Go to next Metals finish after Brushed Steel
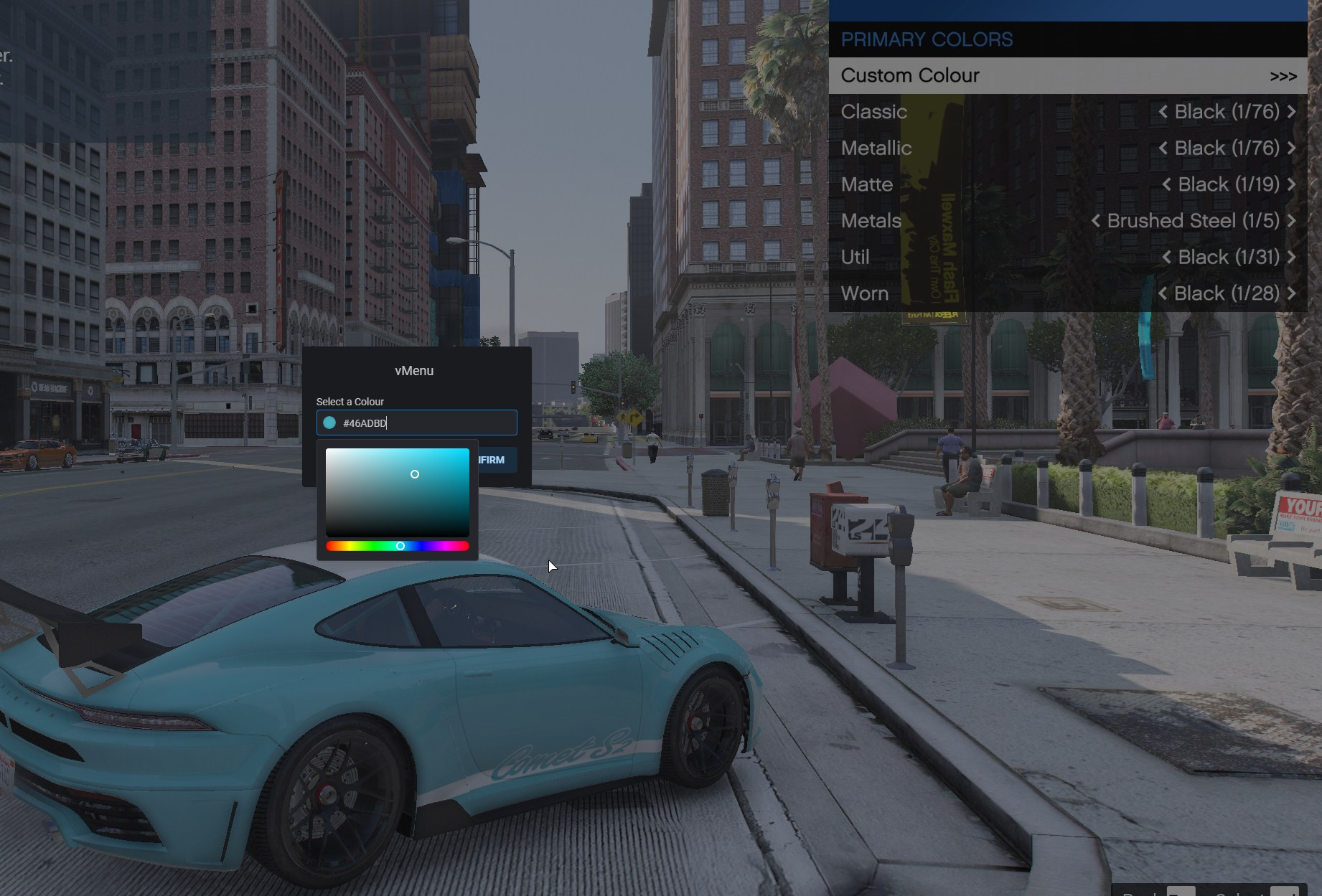The image size is (1322, 896). coord(1292,221)
